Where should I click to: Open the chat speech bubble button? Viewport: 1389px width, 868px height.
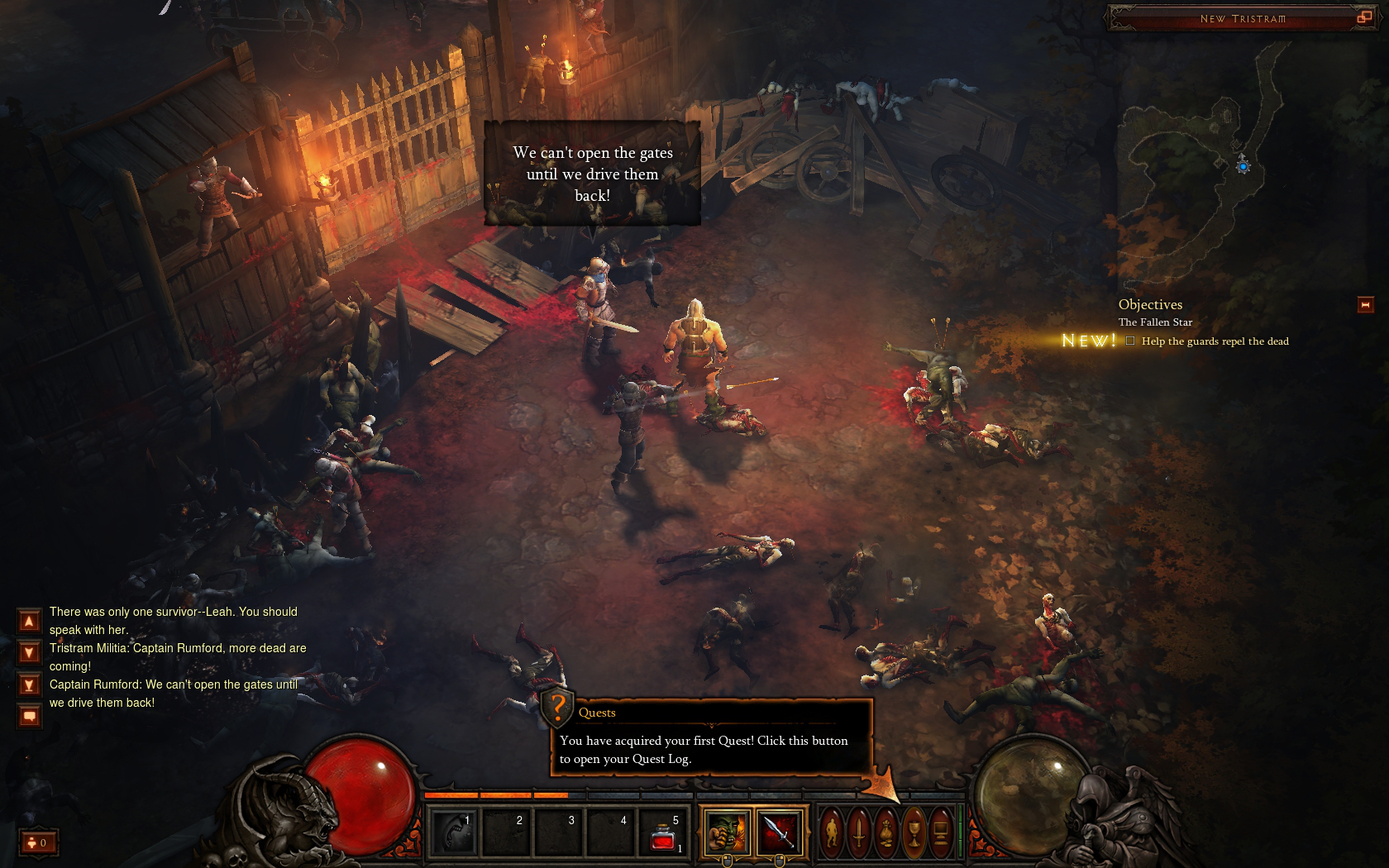(x=29, y=716)
